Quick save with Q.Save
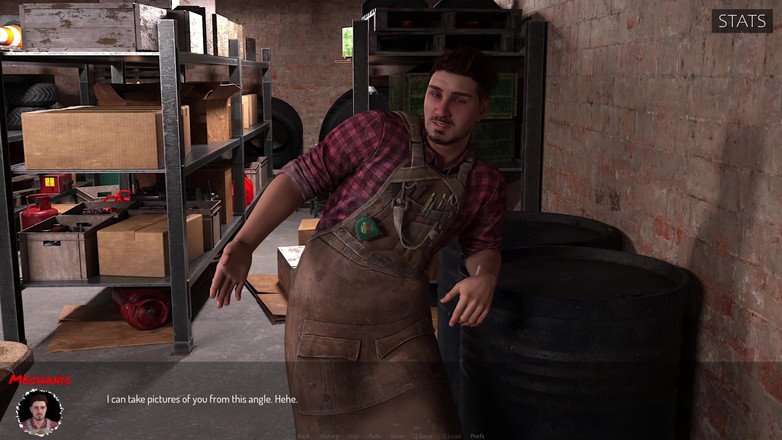Image resolution: width=782 pixels, height=440 pixels. point(423,436)
